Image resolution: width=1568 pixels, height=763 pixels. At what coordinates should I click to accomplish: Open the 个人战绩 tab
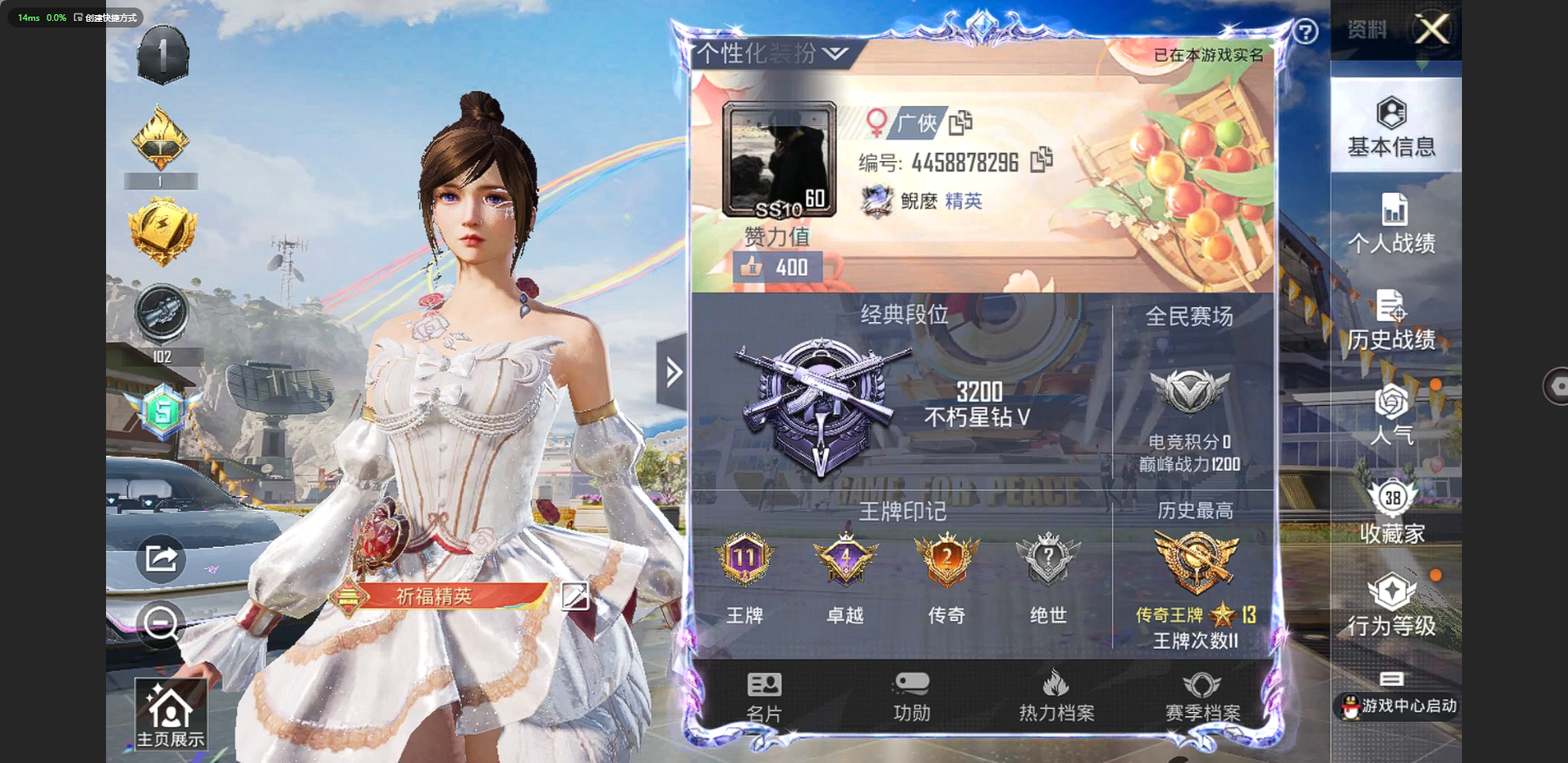(x=1392, y=222)
